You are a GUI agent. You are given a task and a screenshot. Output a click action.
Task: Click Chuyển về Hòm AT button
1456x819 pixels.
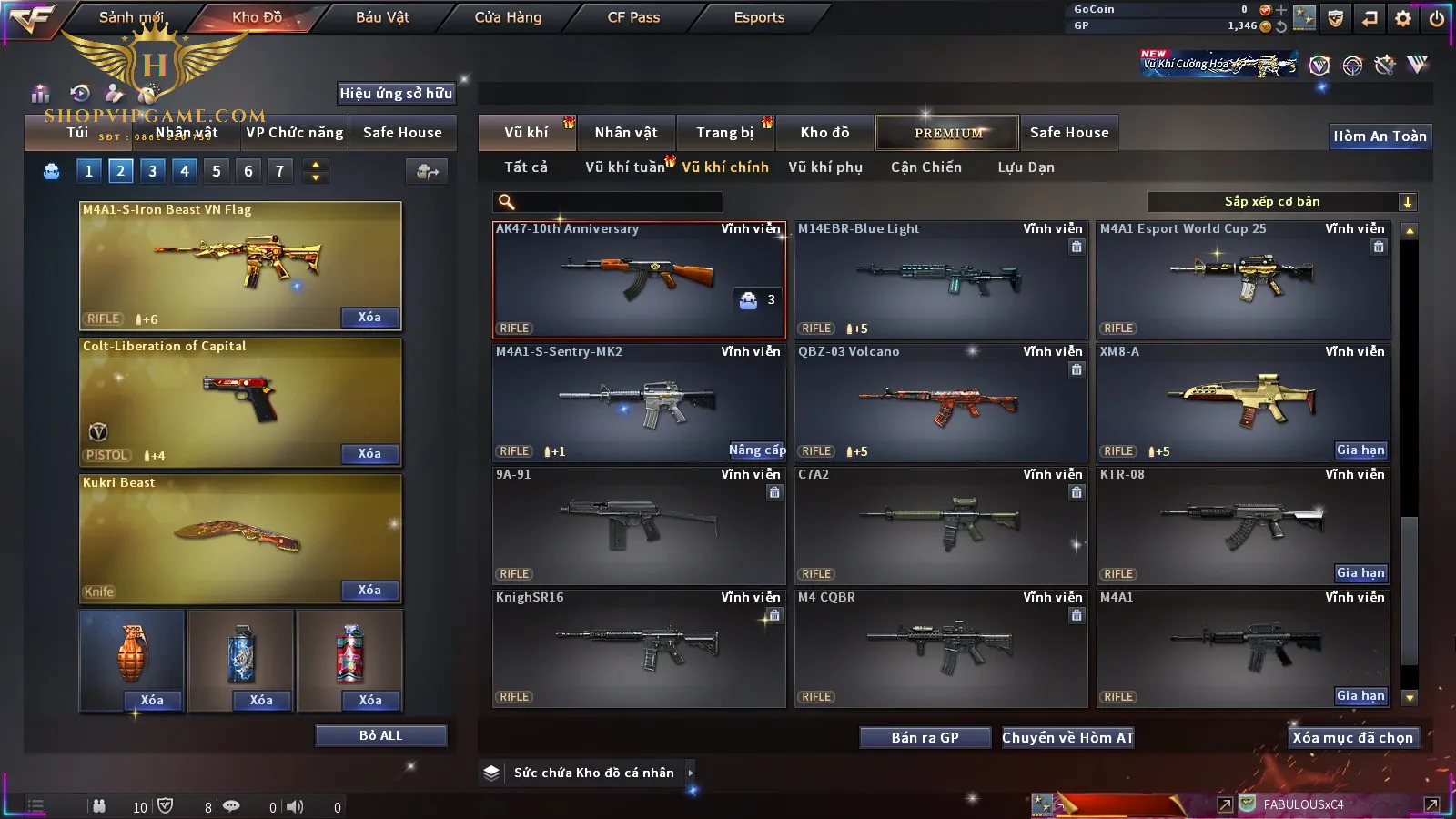(x=1067, y=738)
